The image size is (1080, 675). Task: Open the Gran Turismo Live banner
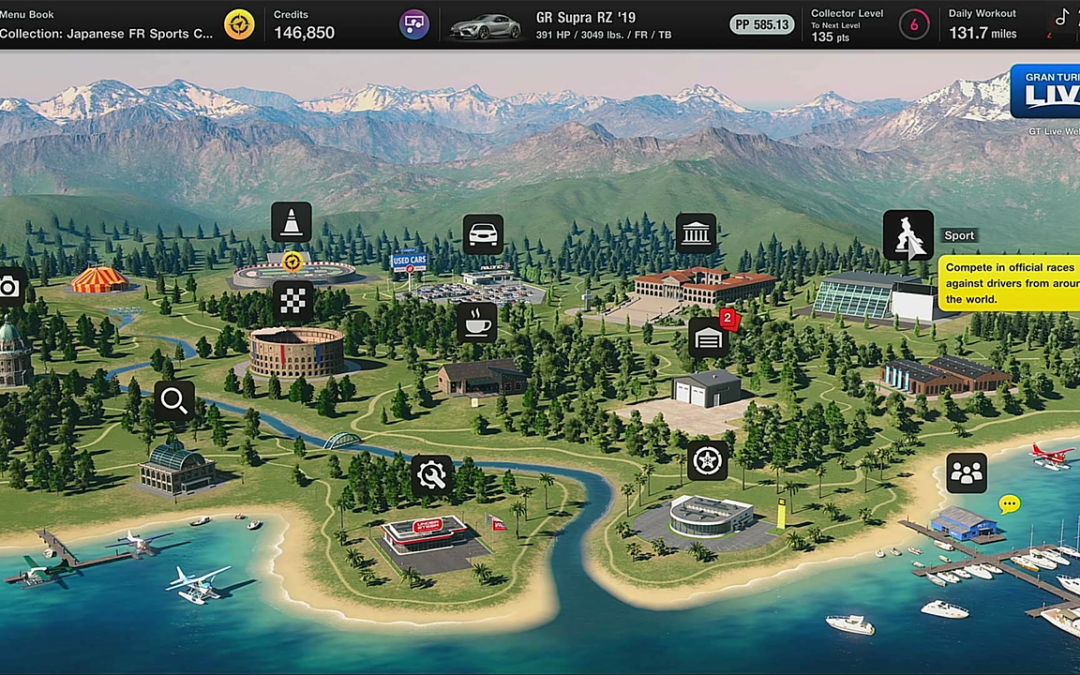click(1045, 92)
